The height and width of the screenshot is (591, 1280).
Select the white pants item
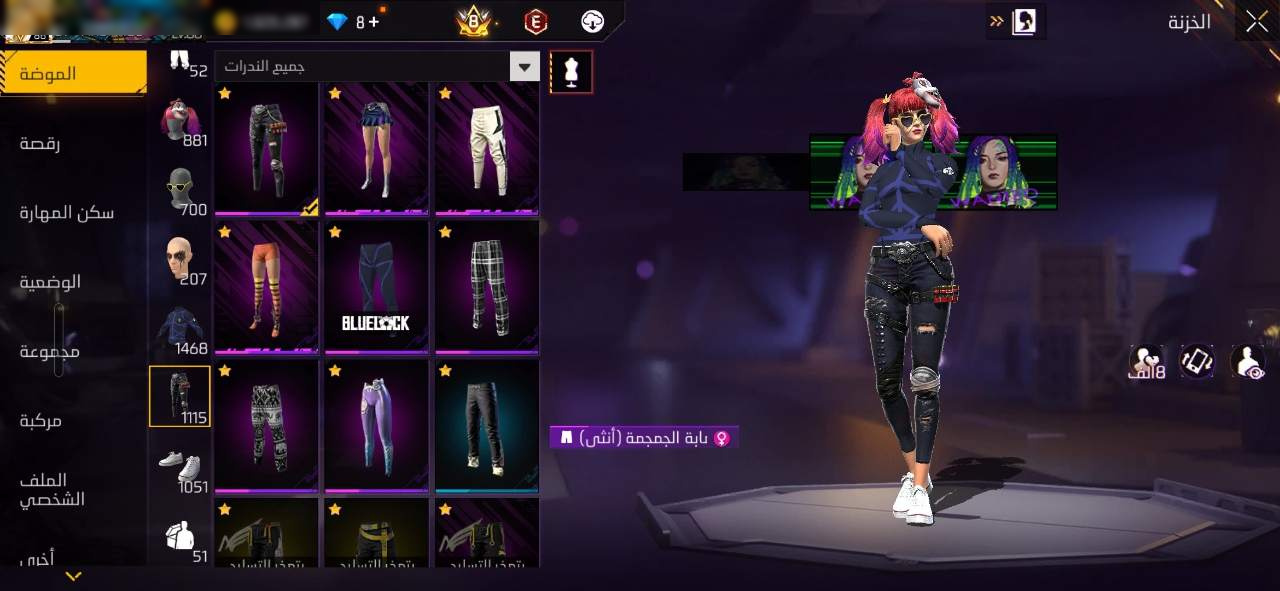pos(487,148)
